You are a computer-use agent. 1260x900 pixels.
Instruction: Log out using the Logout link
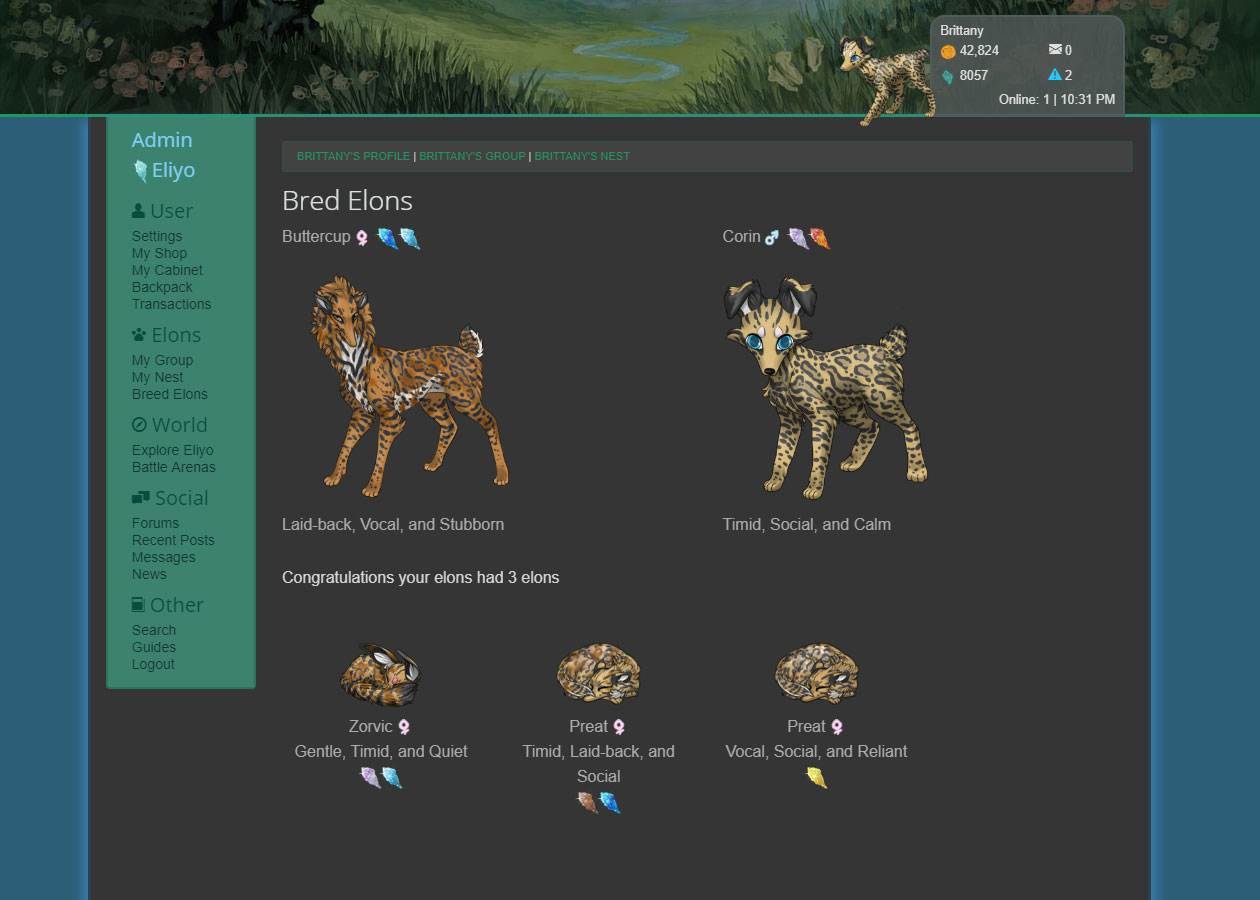153,664
